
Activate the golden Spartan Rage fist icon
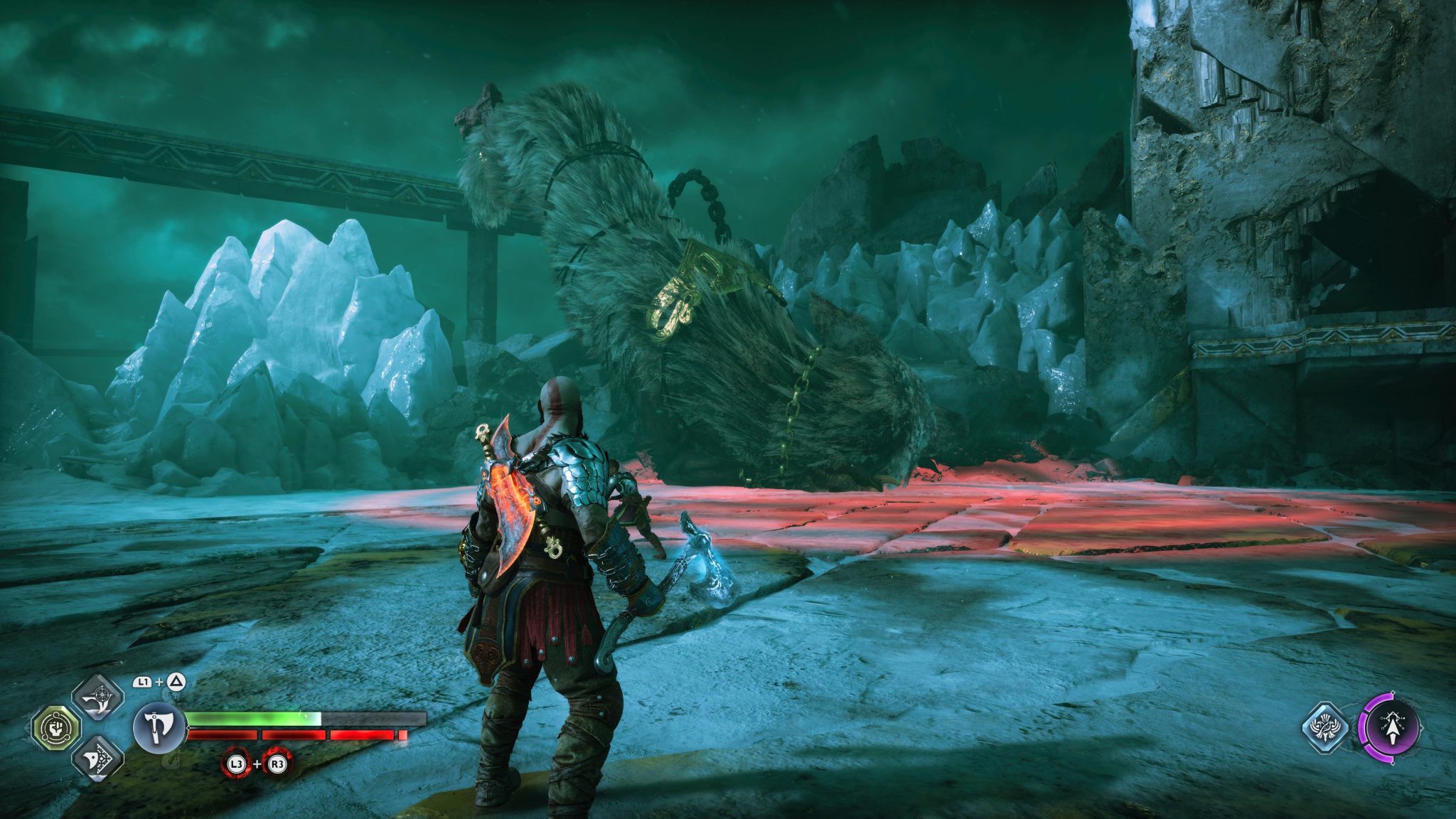click(58, 728)
